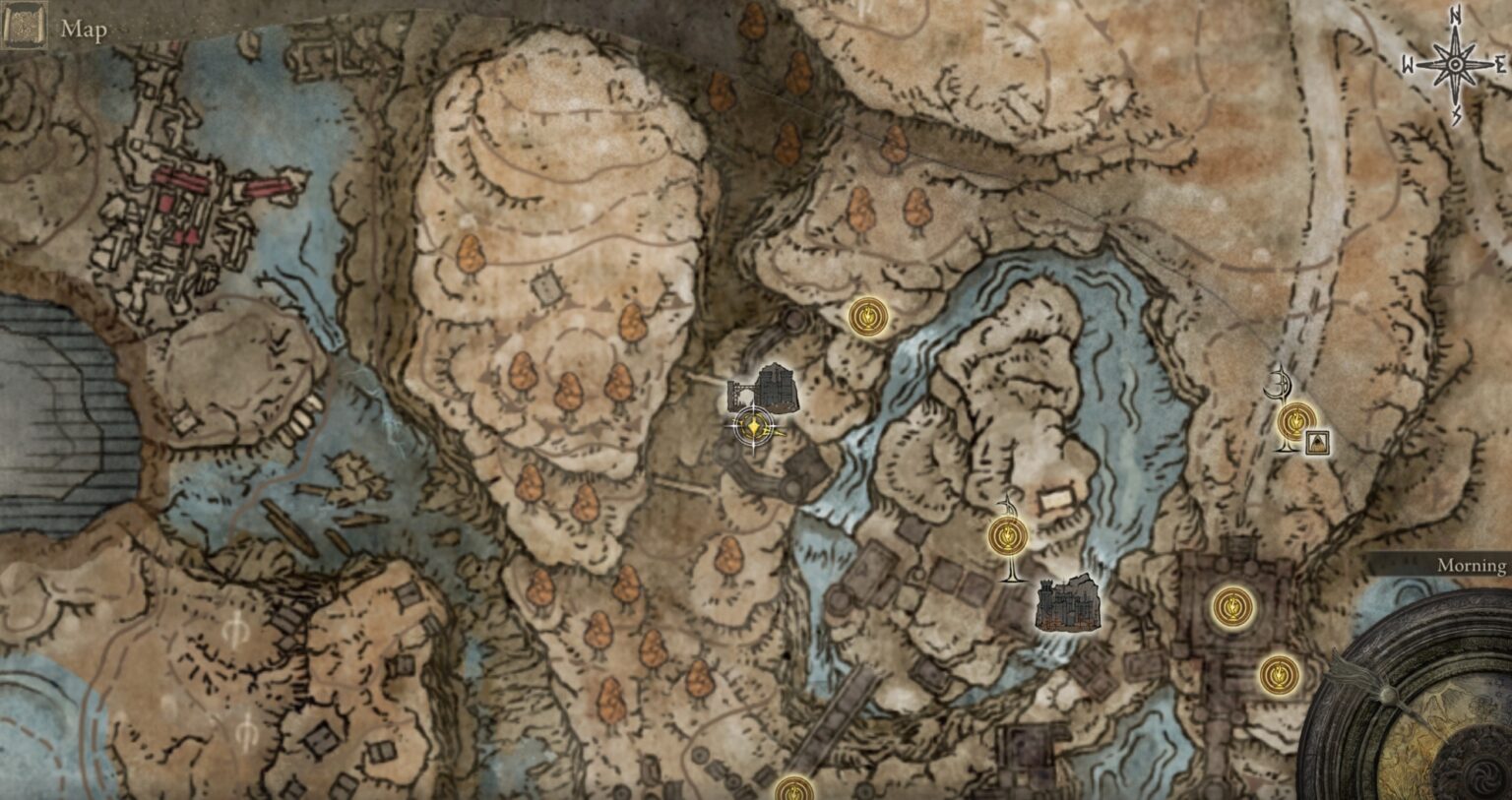Click the lower Site of Grace inside the walled town
1512x800 pixels.
point(1278,674)
